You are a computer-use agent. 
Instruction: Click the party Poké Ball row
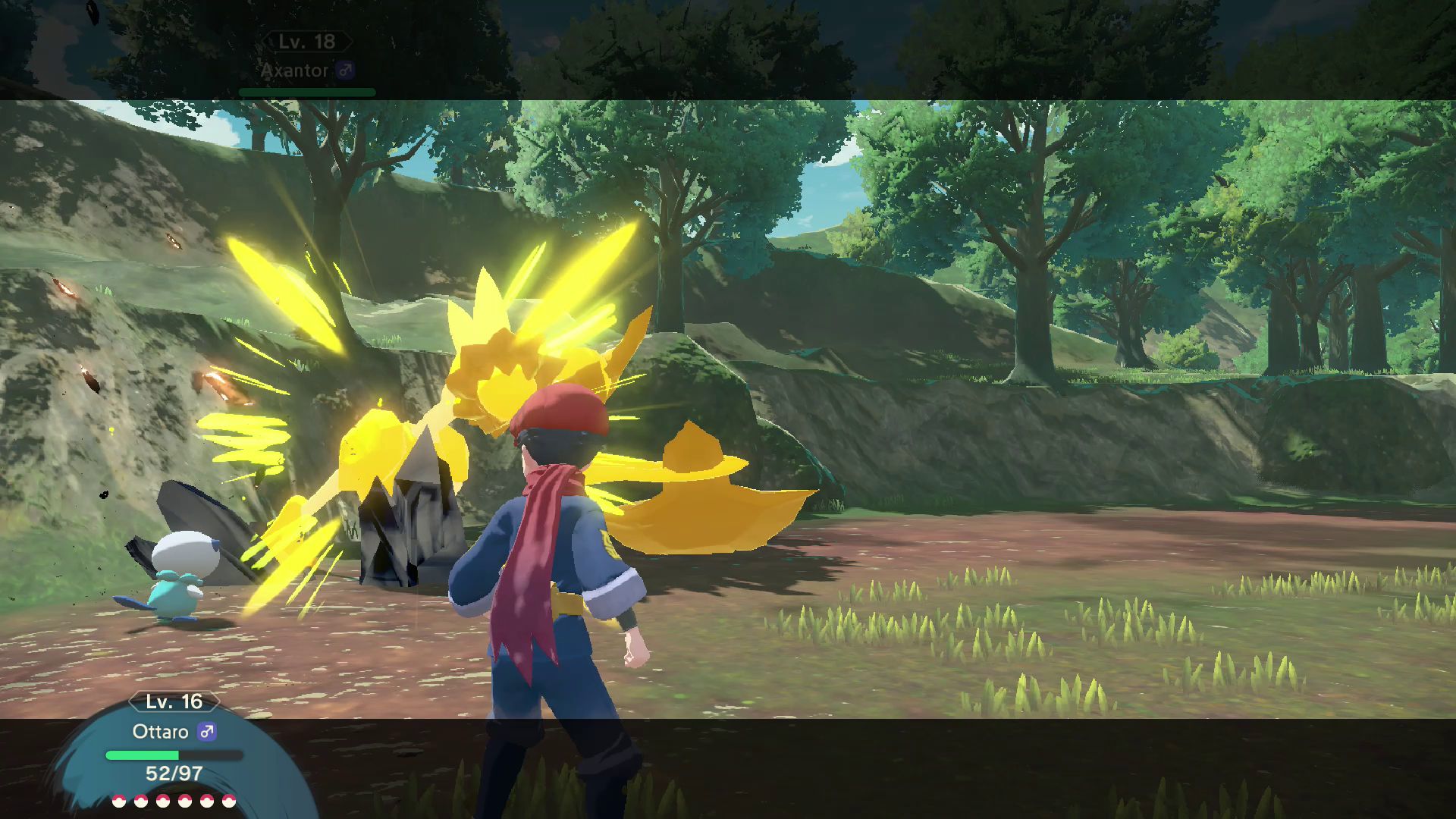[174, 801]
